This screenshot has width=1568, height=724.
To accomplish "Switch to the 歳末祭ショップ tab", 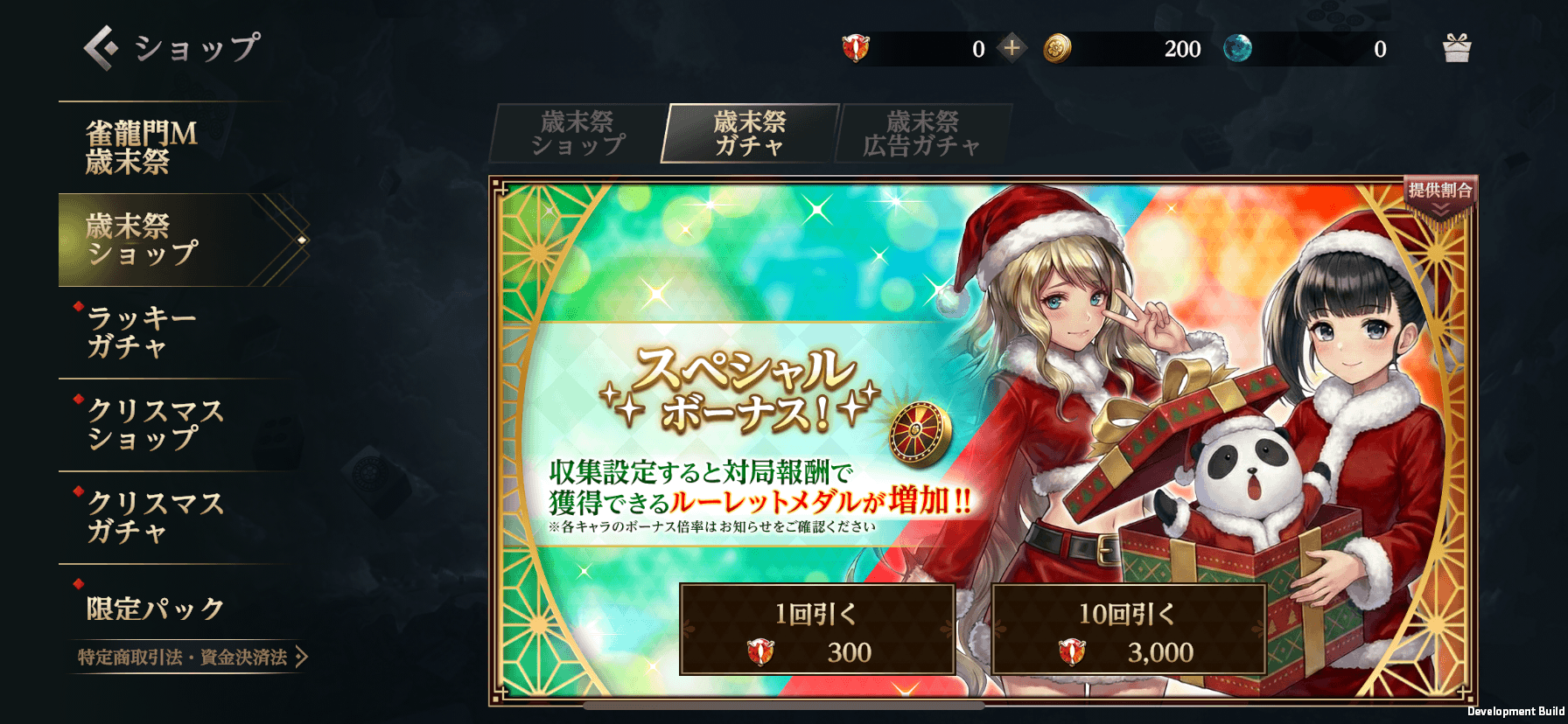I will tap(577, 133).
